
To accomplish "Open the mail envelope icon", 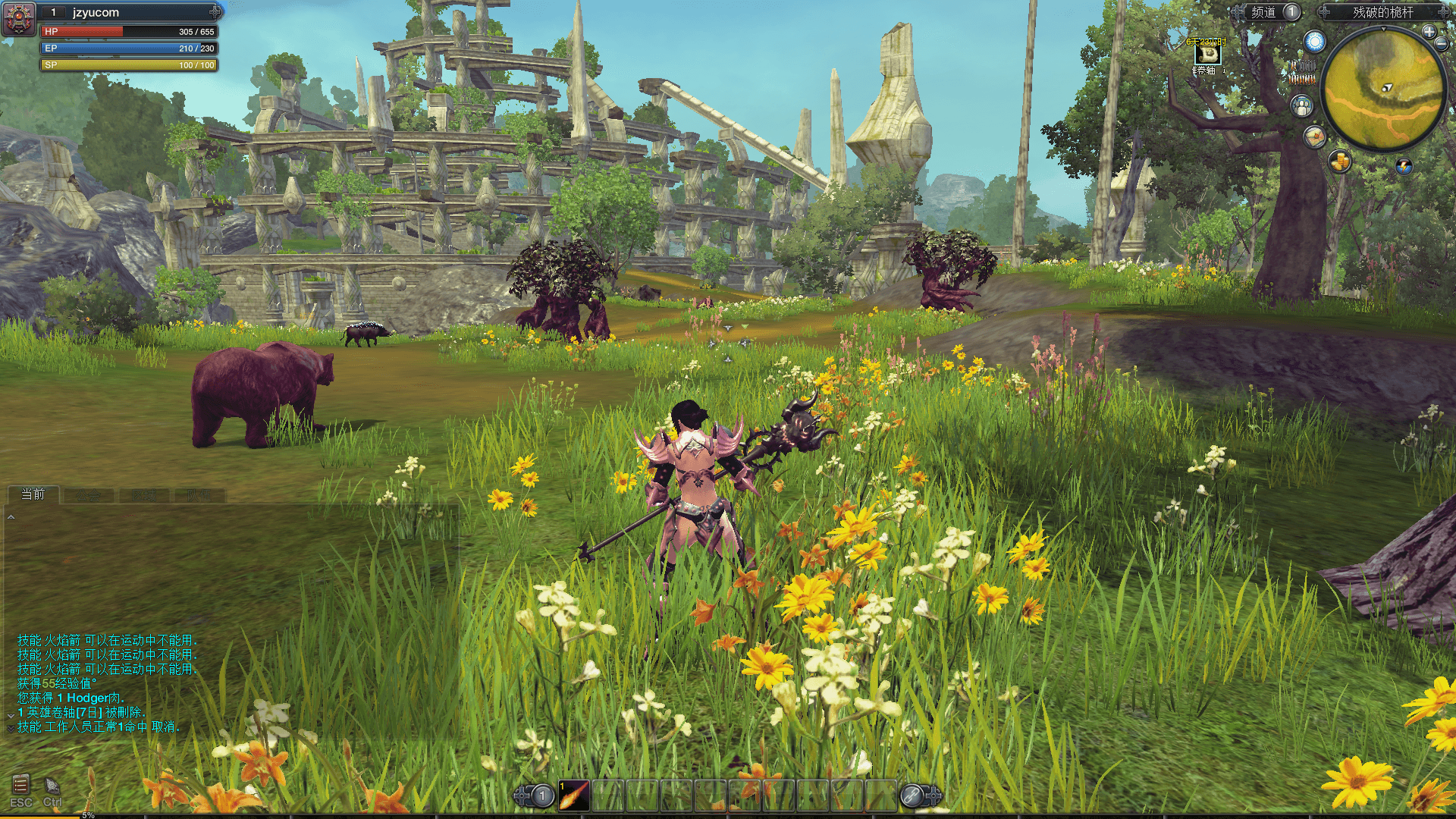I will click(x=1314, y=136).
